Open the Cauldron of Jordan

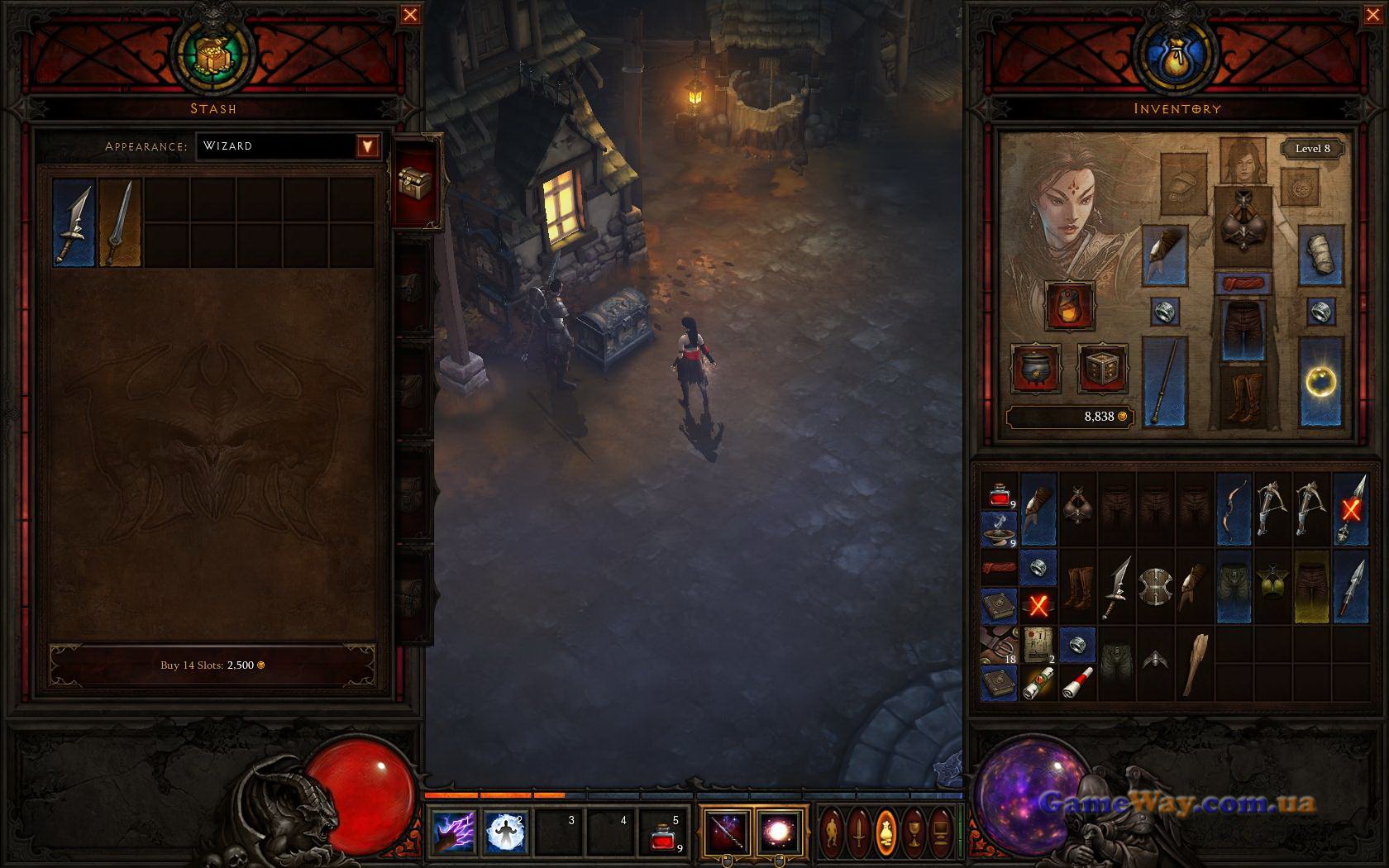(x=1037, y=369)
